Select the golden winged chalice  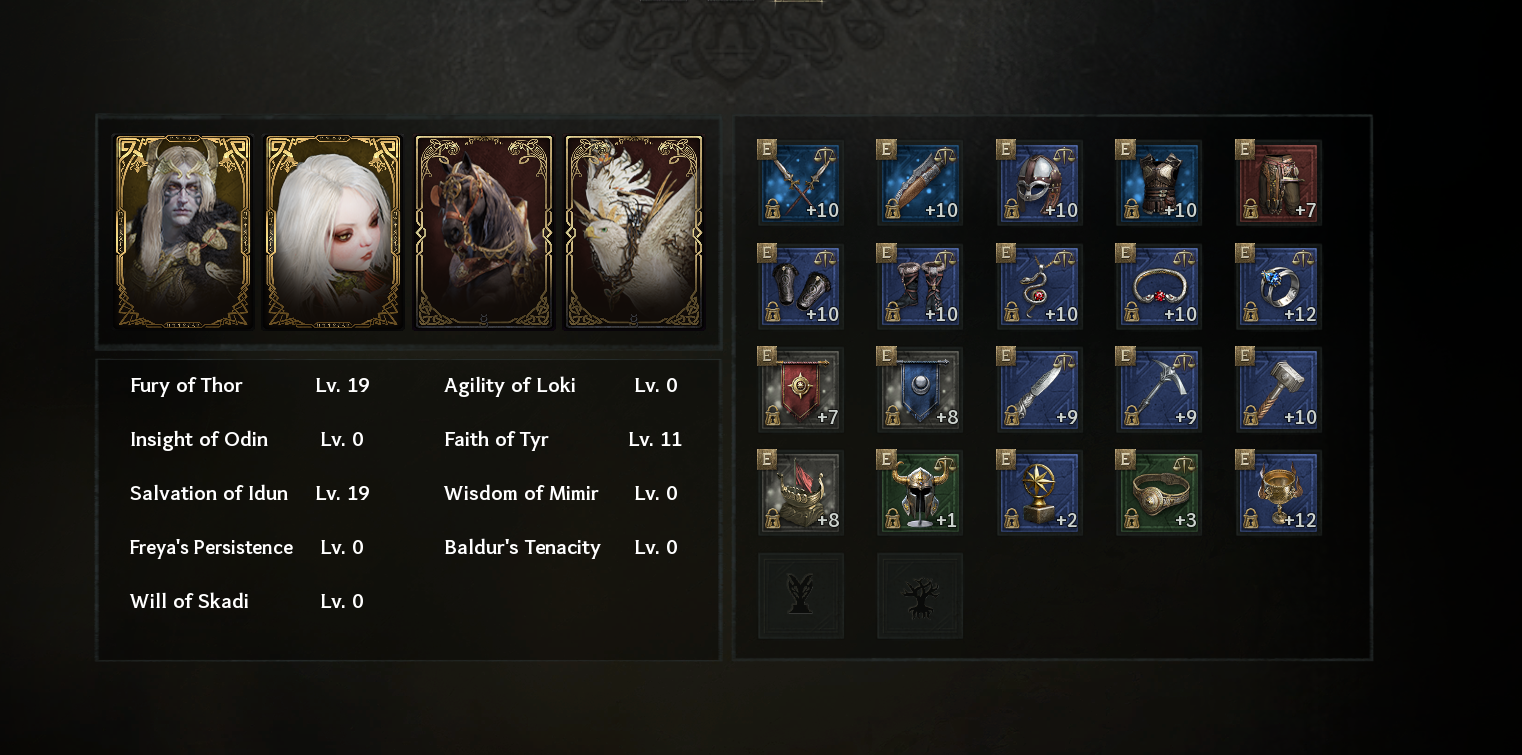tap(1278, 493)
